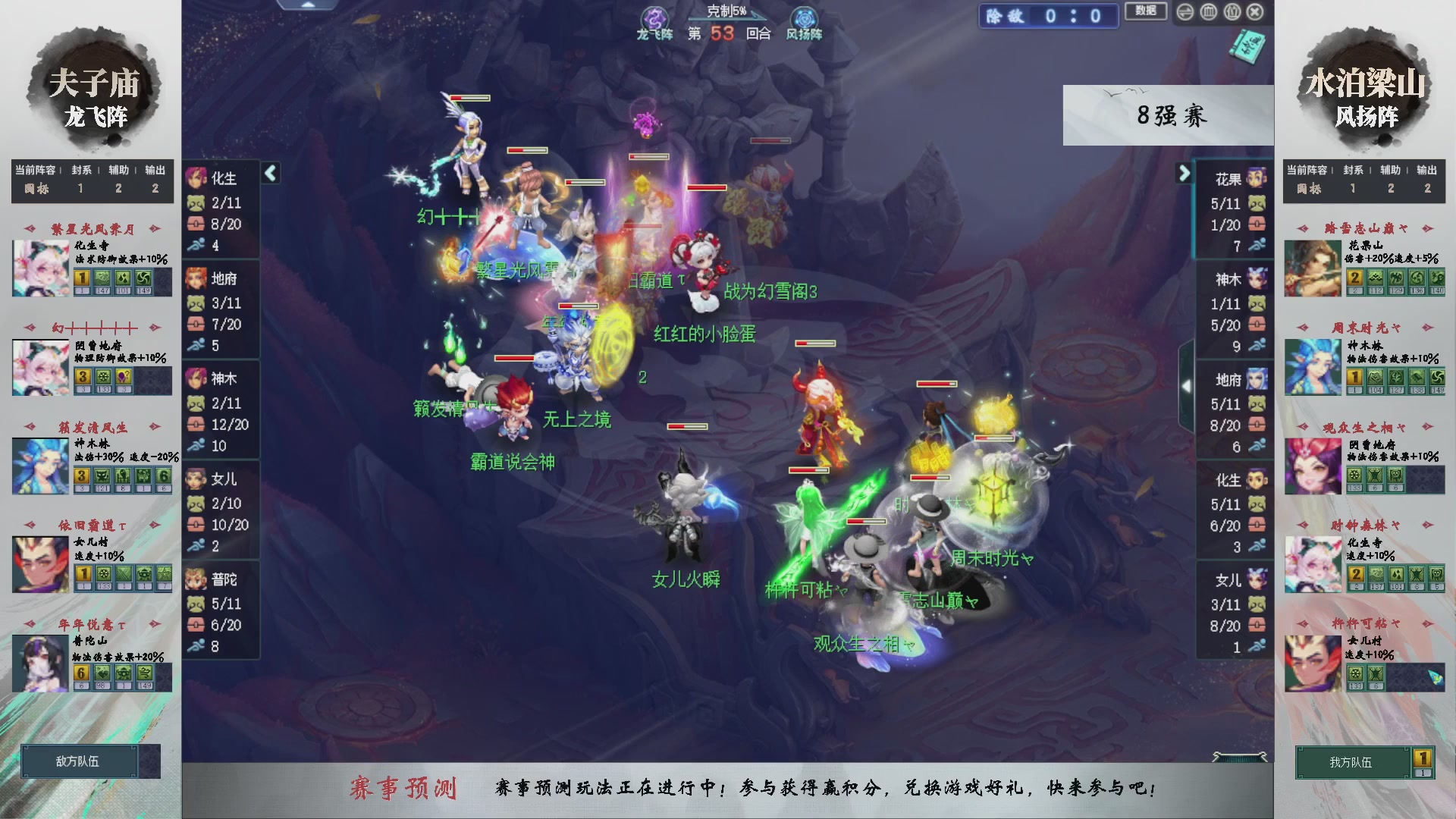Open the teal strategy book icon
The image size is (1456, 819).
pos(1250,47)
